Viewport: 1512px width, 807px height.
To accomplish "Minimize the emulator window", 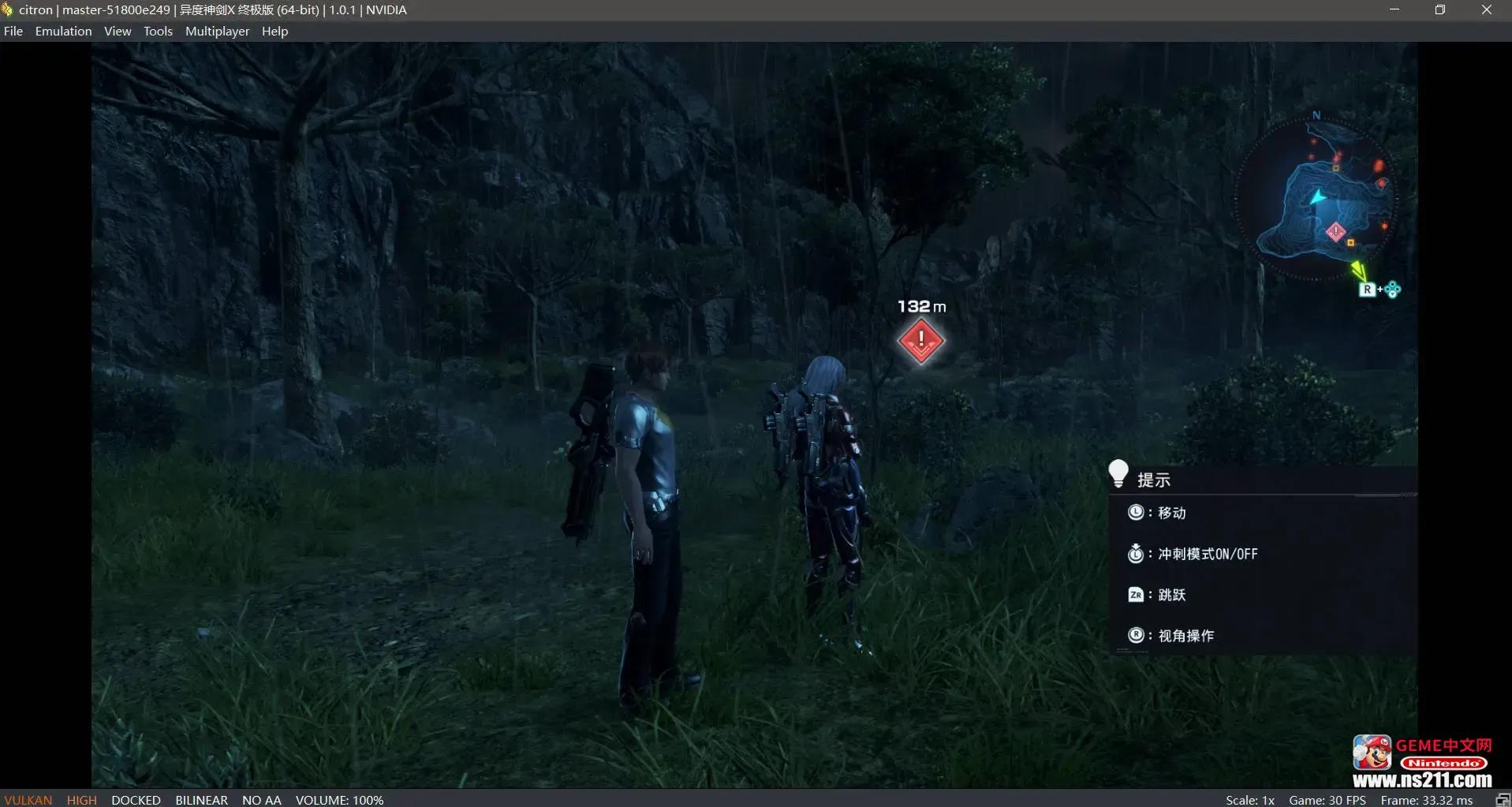I will tap(1394, 10).
